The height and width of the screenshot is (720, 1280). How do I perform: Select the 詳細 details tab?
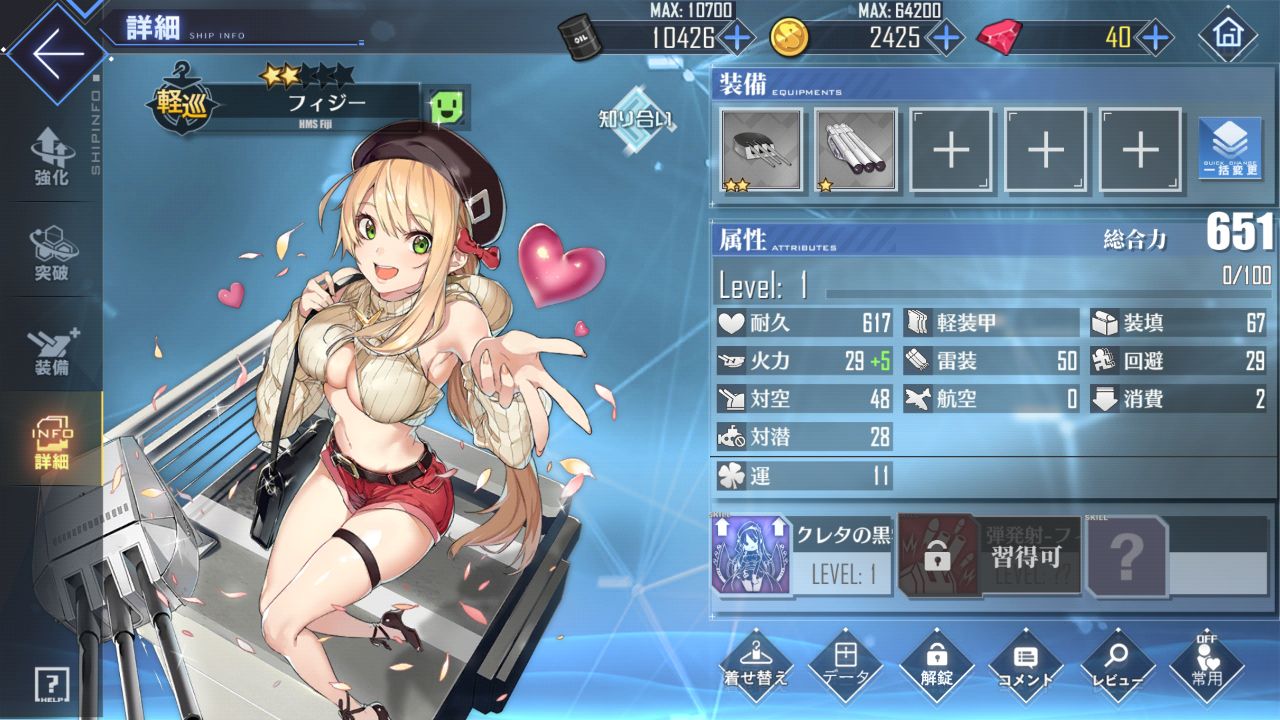pos(51,440)
